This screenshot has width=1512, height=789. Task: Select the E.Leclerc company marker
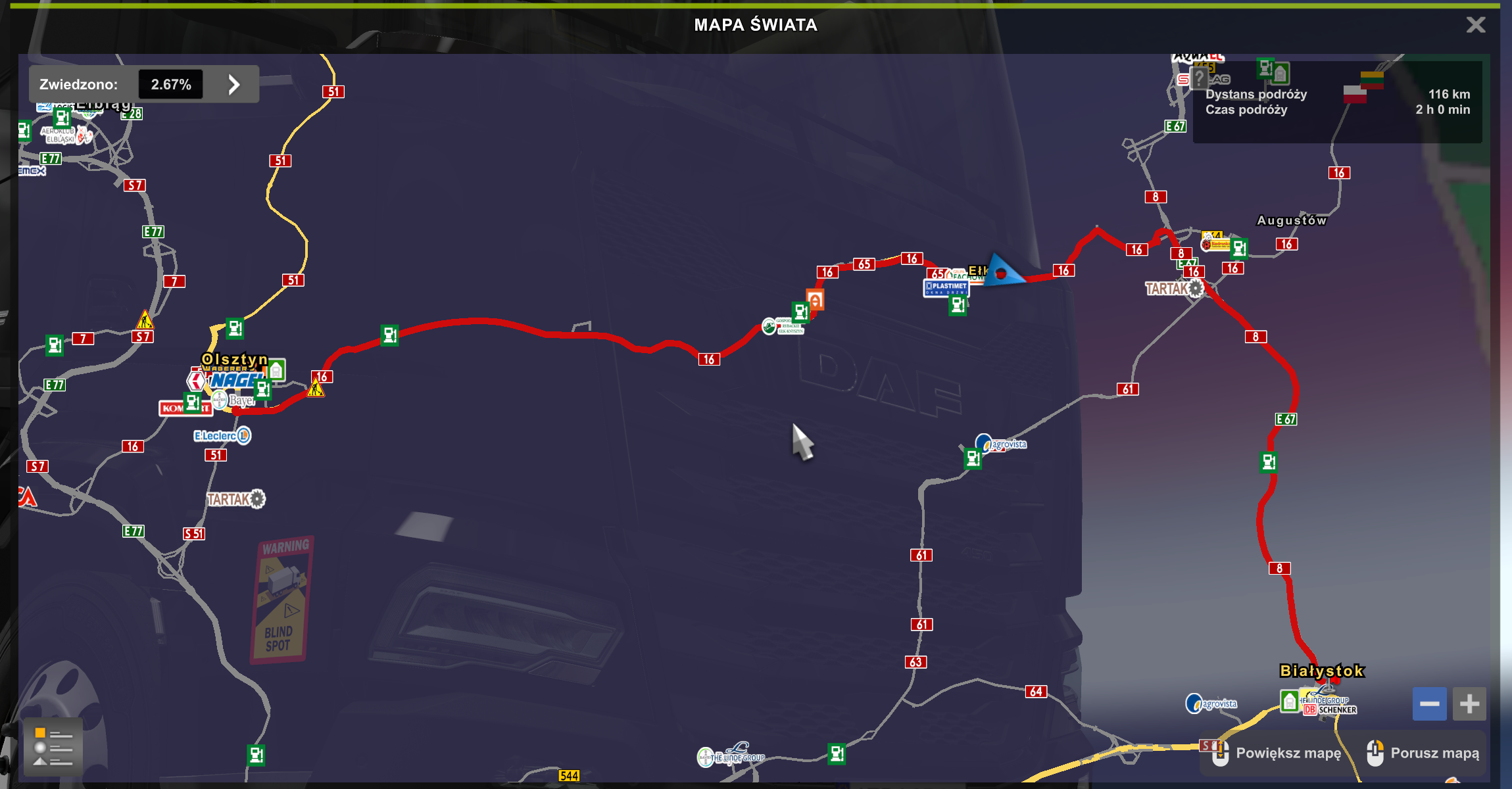pos(222,435)
